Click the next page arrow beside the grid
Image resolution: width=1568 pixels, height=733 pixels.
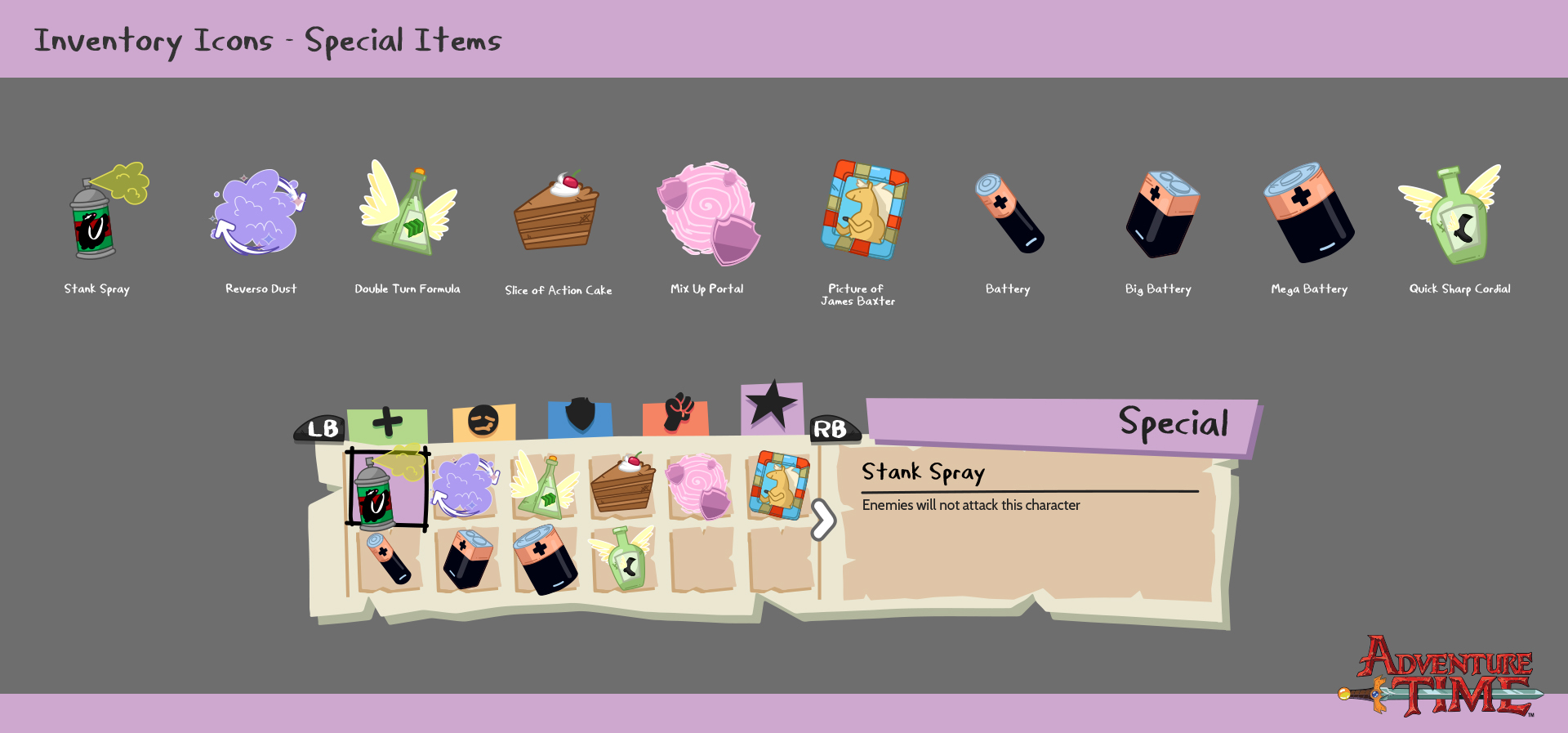point(823,520)
